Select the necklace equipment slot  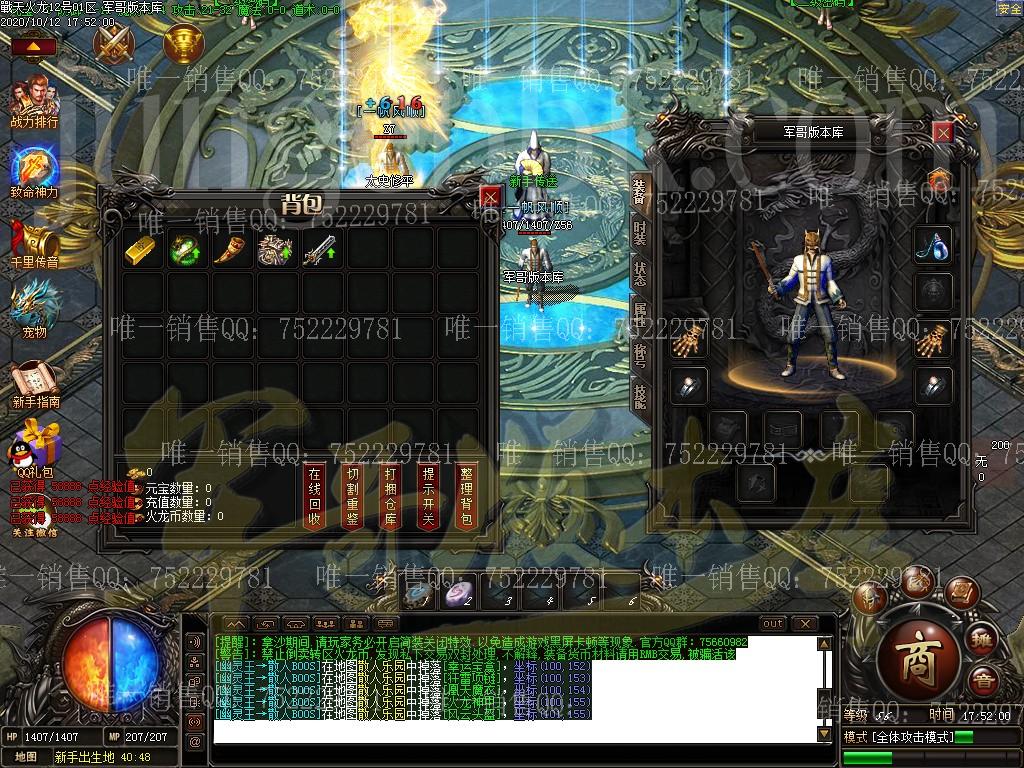coord(933,243)
